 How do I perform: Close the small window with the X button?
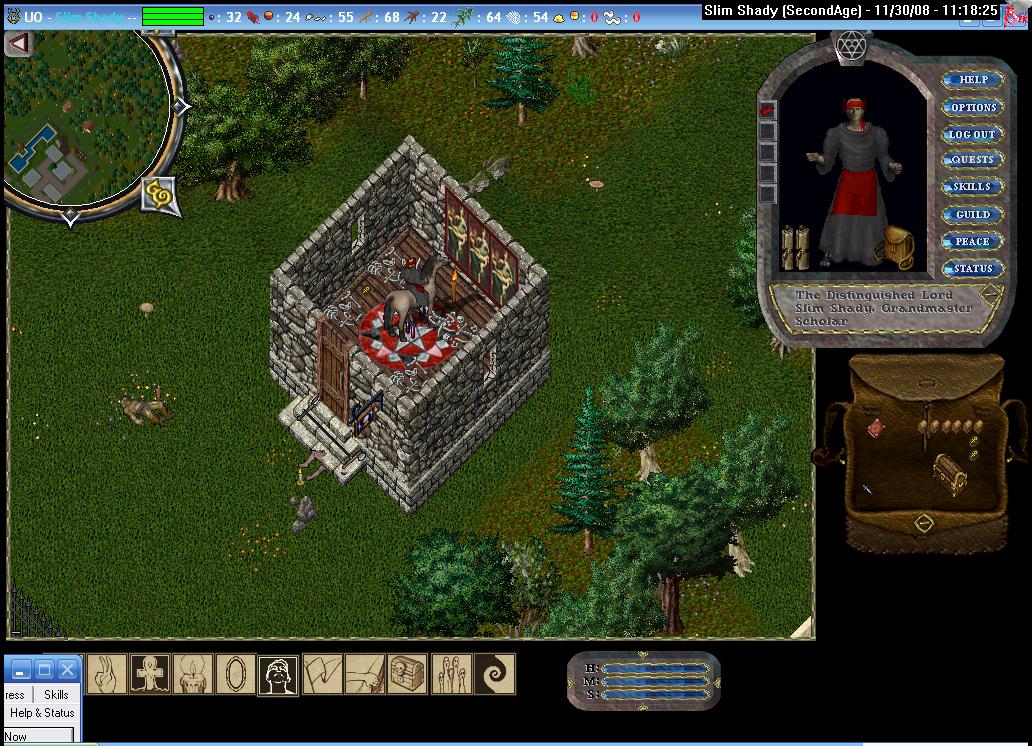[x=67, y=669]
